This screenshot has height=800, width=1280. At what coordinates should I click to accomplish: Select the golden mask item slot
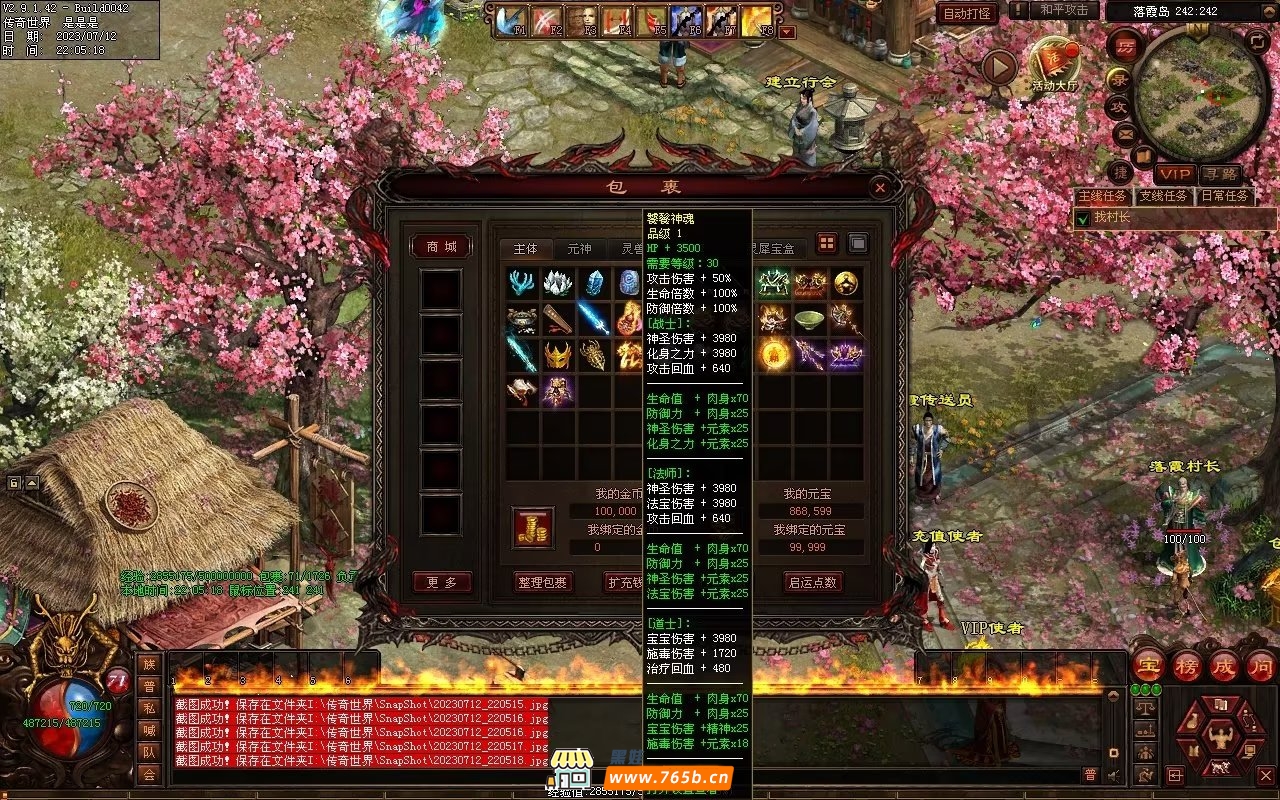pyautogui.click(x=558, y=354)
